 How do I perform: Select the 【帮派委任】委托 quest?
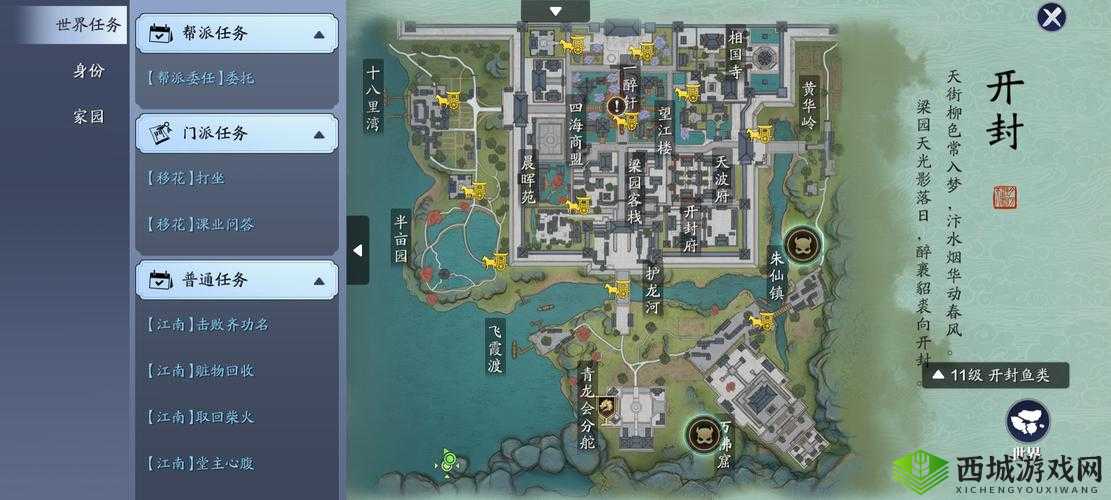tap(200, 77)
